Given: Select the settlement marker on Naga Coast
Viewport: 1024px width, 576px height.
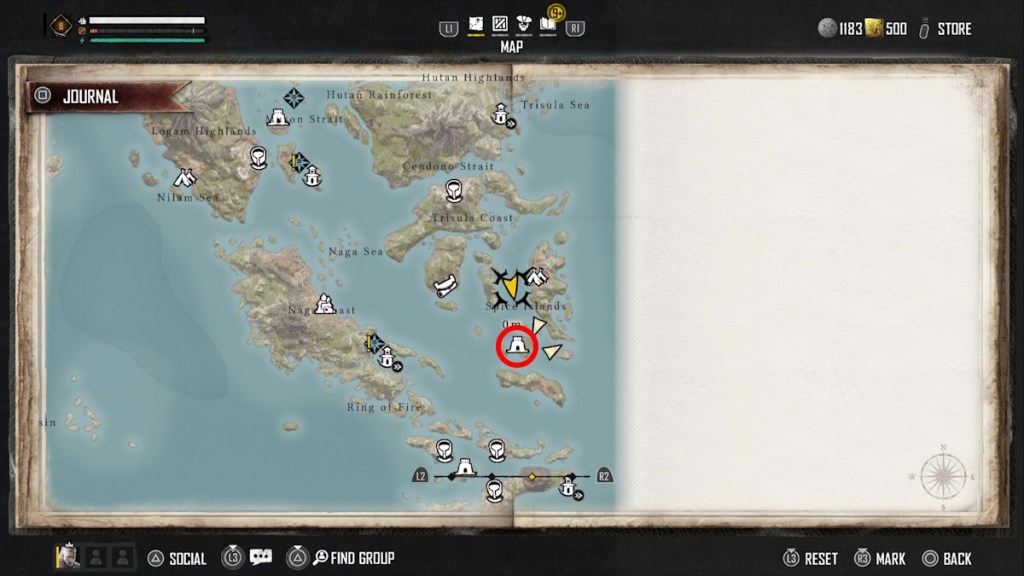Looking at the screenshot, I should tap(324, 302).
